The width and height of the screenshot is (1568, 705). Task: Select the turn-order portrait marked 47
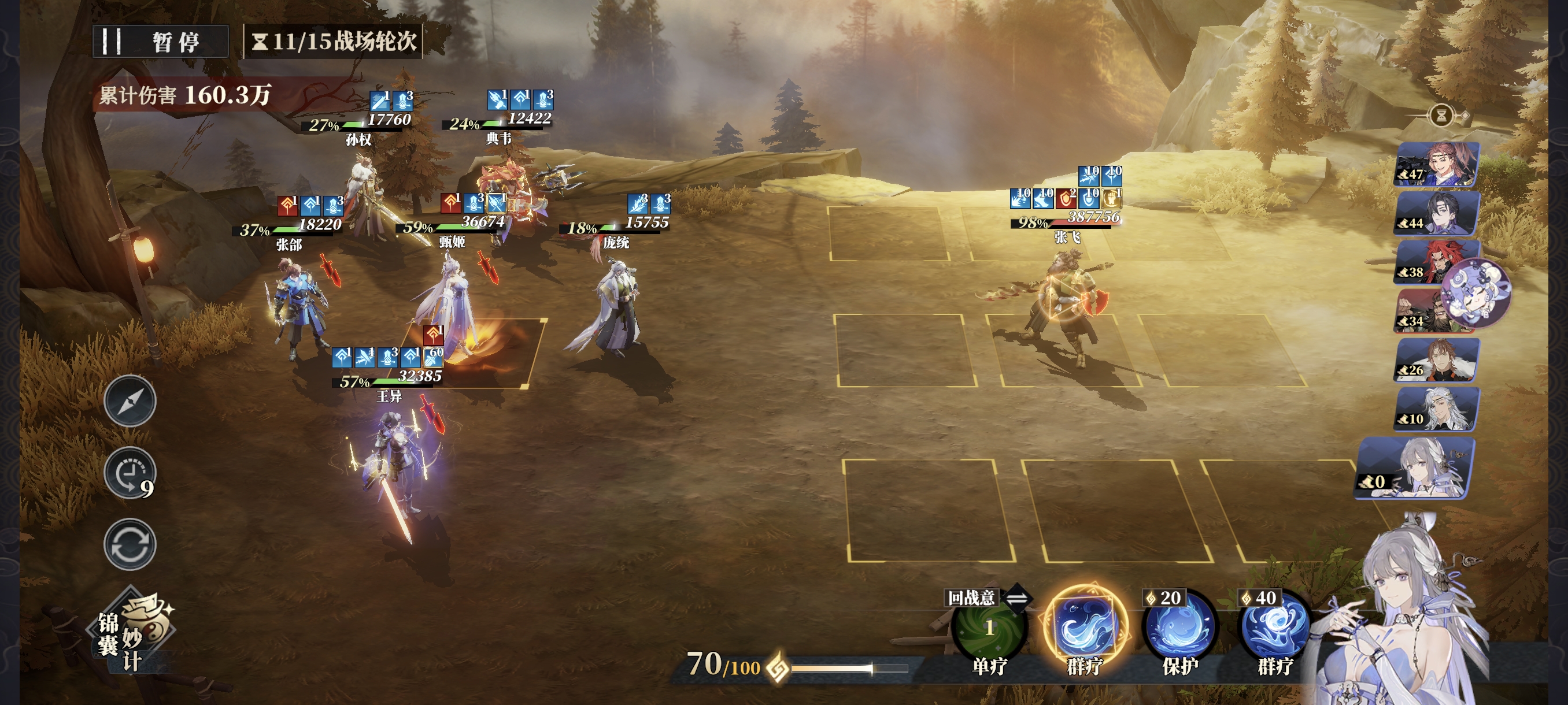tap(1437, 164)
